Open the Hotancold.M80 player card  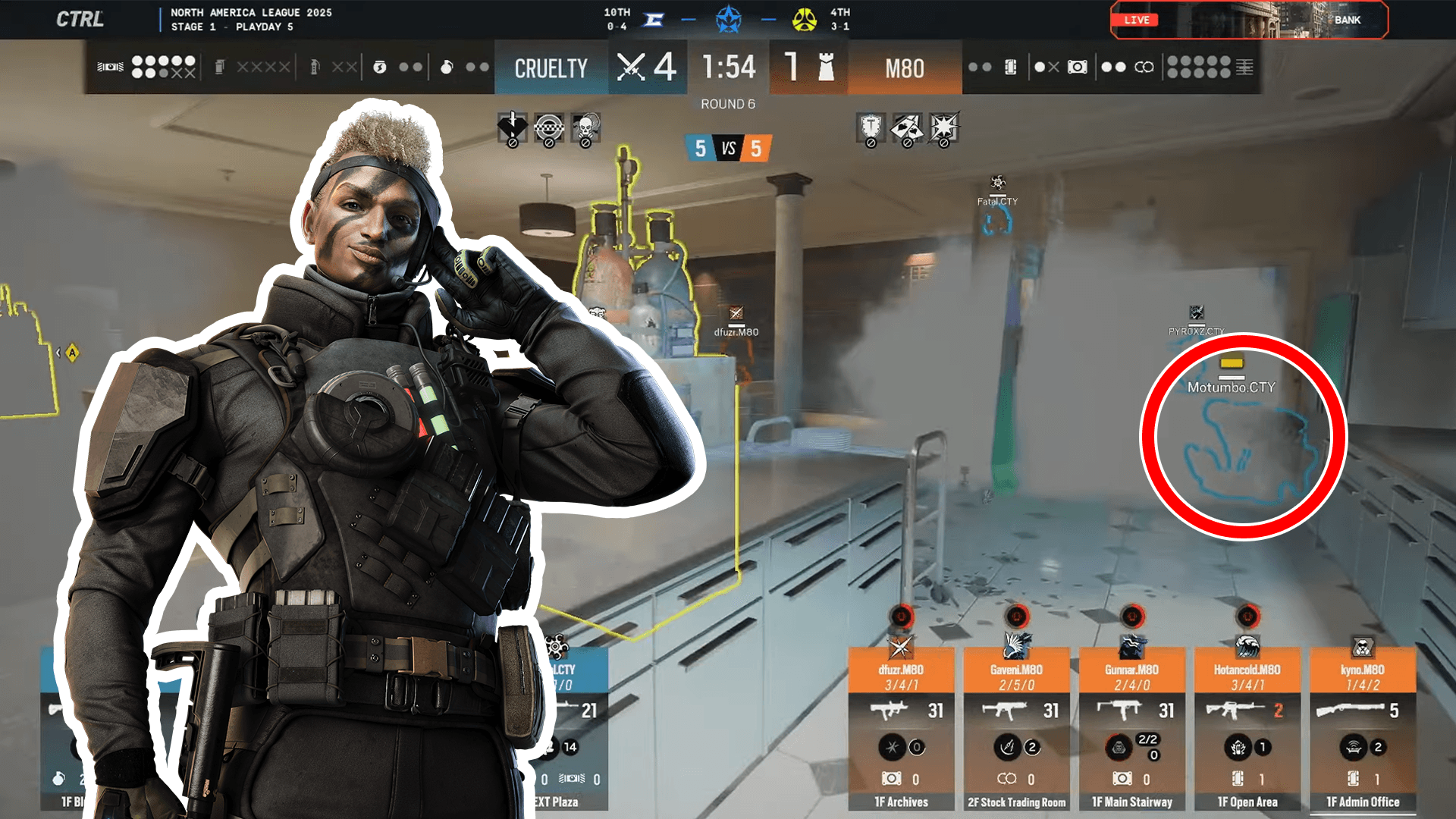pyautogui.click(x=1247, y=728)
